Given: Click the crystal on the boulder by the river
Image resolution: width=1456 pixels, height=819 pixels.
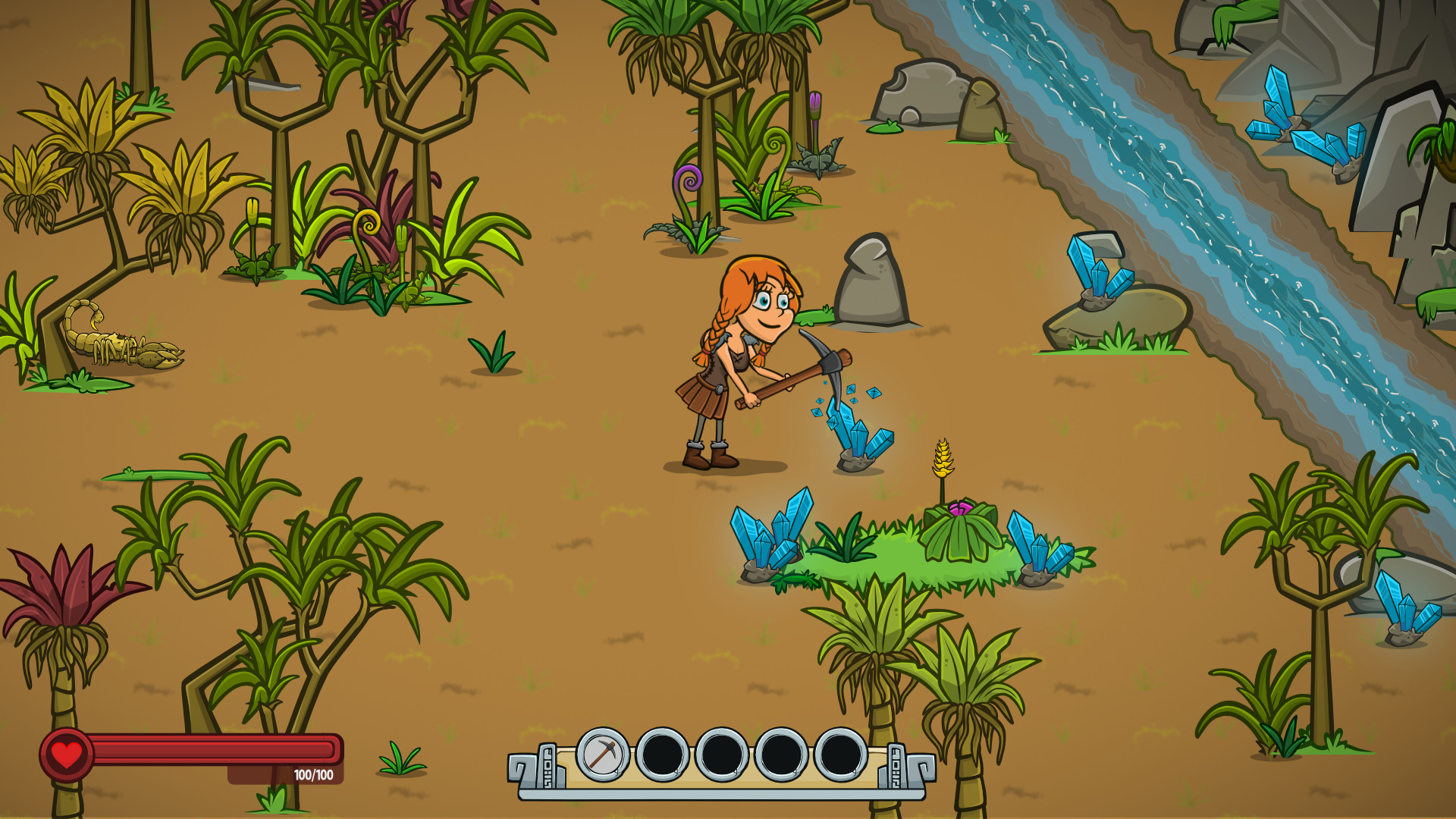Looking at the screenshot, I should [x=1096, y=269].
